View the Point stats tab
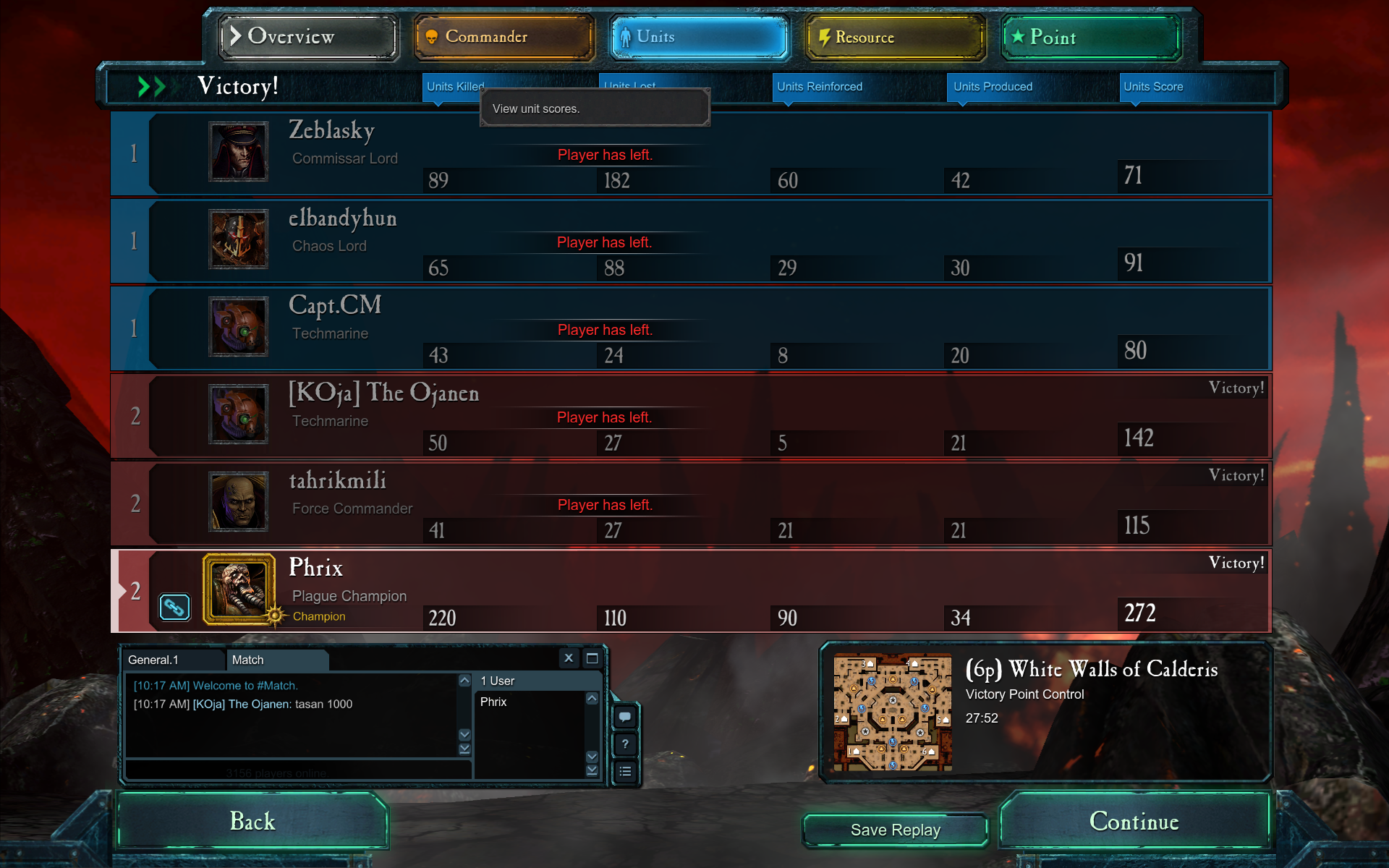 1091,37
